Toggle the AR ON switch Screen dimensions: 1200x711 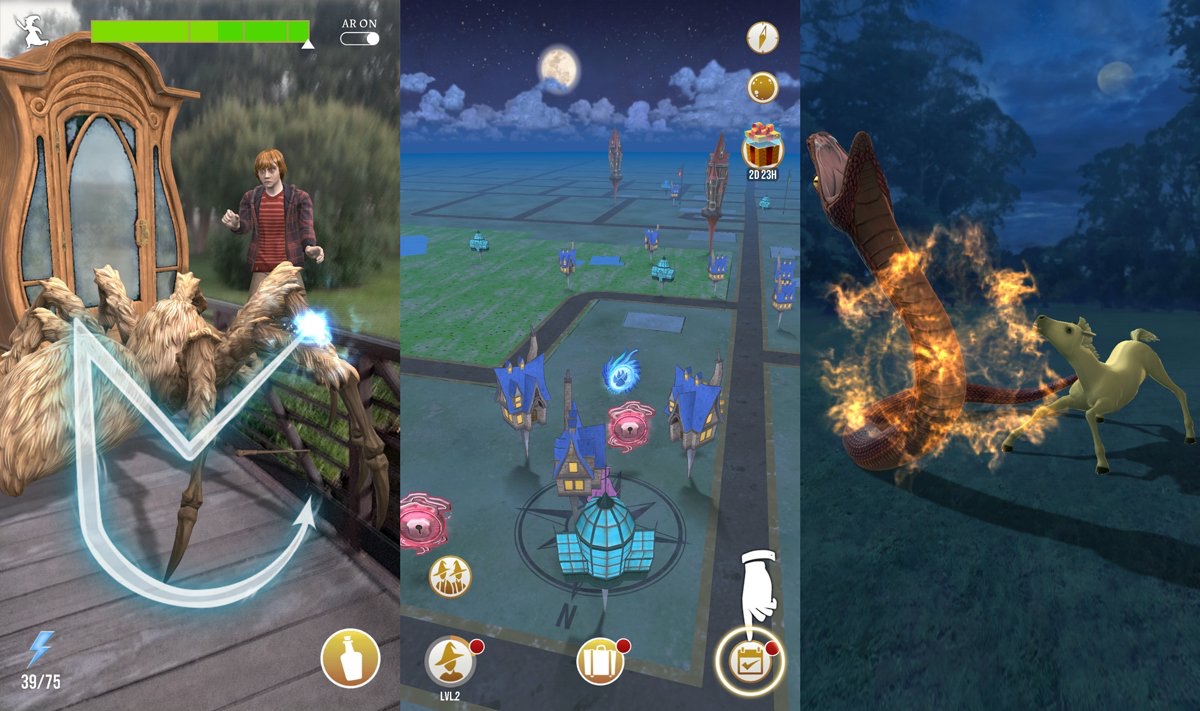360,38
